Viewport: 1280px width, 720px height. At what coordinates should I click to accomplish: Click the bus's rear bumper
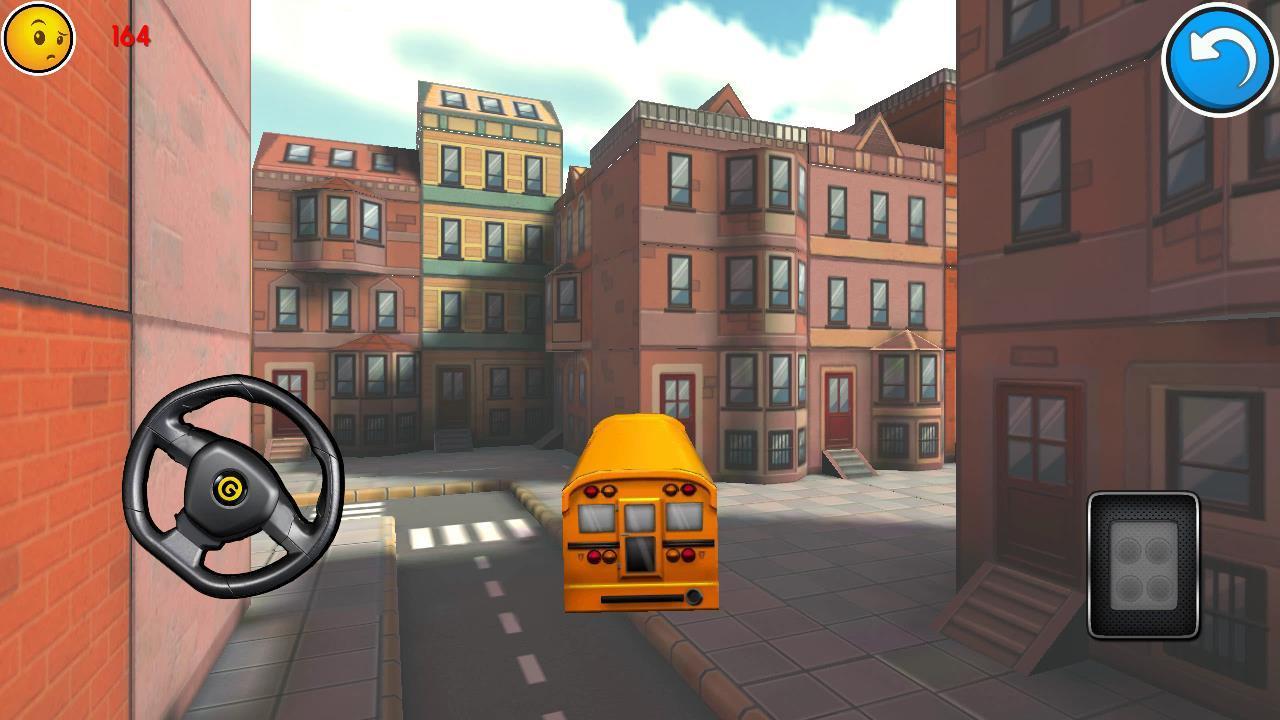click(644, 600)
